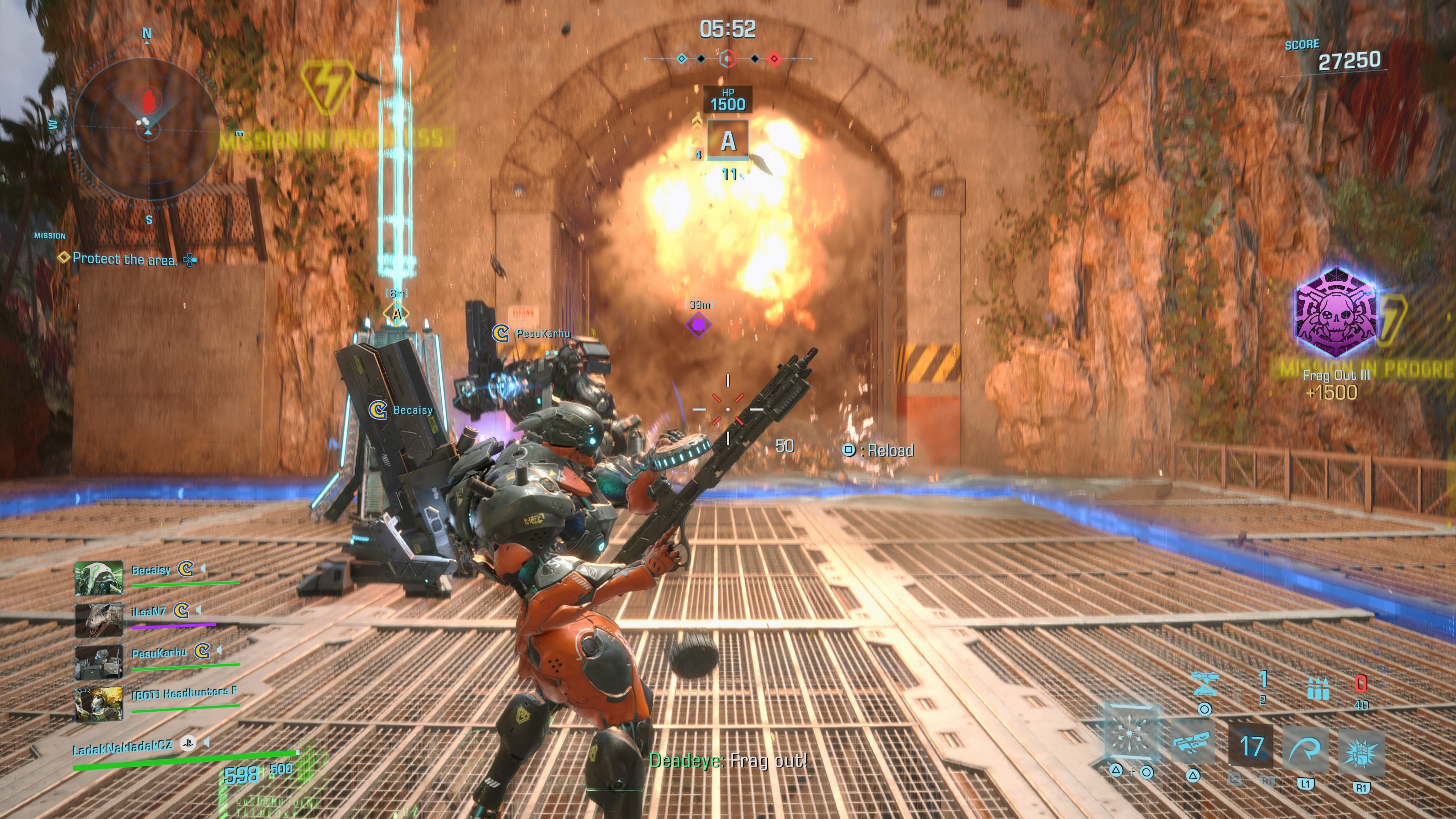The width and height of the screenshot is (1456, 819).
Task: Click the yellow diamond A waypoint marker
Action: [397, 313]
